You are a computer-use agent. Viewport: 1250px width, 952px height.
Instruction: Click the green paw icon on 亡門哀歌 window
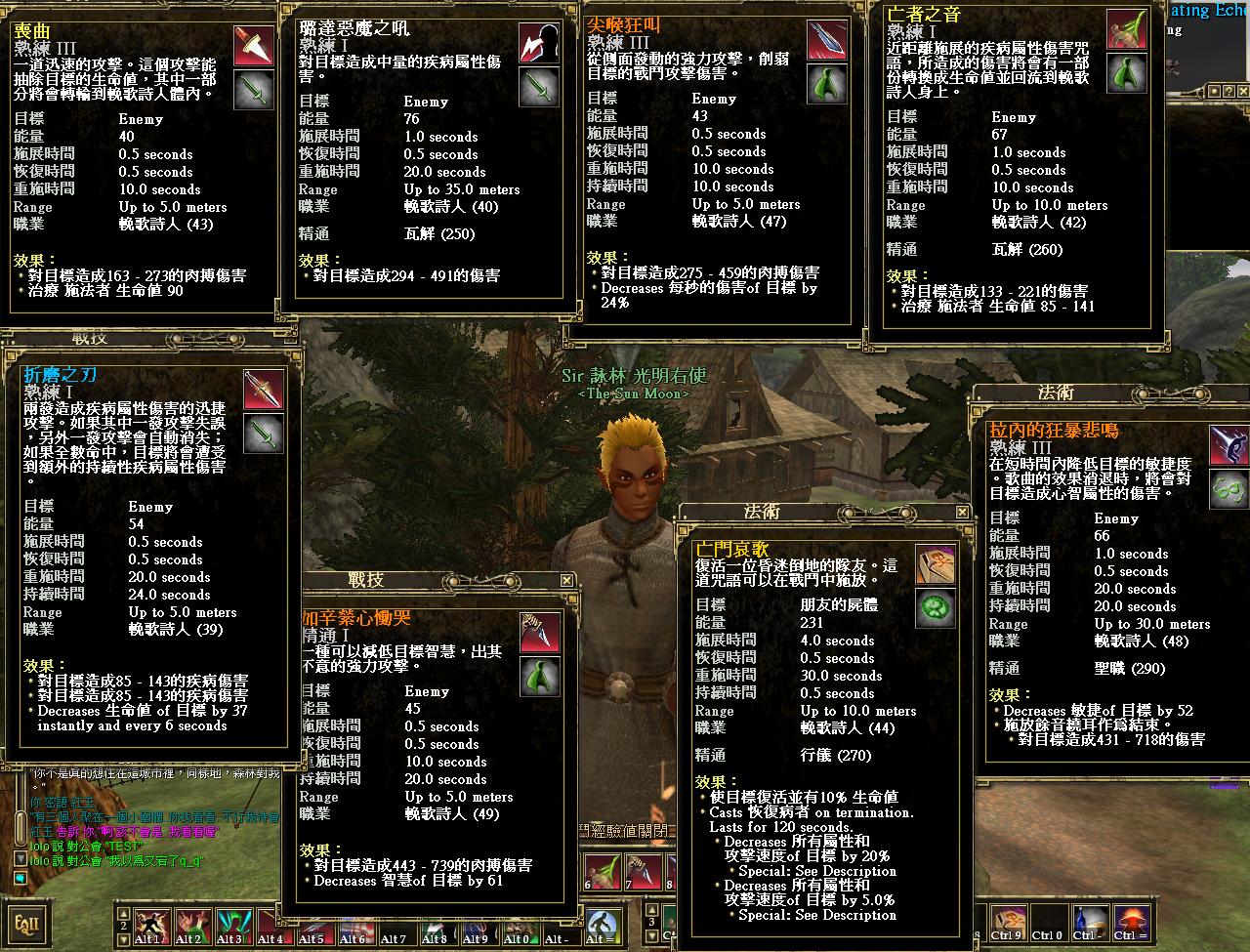pos(935,607)
